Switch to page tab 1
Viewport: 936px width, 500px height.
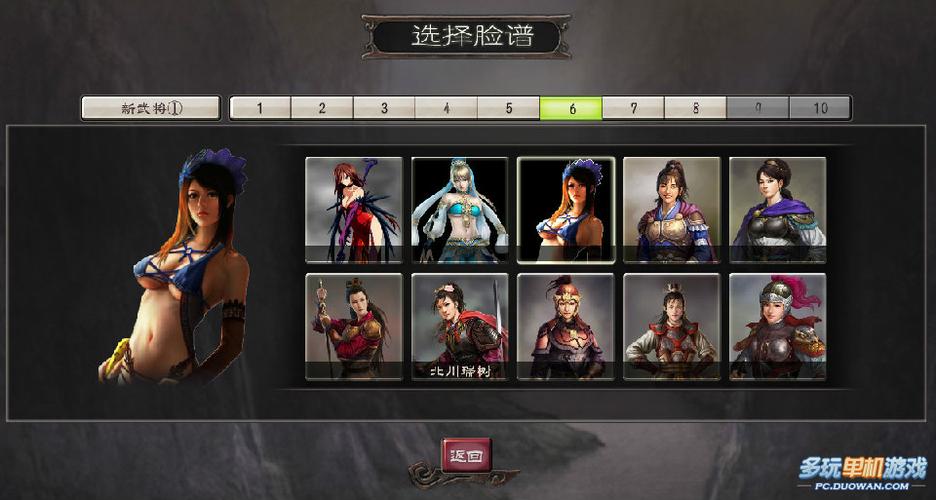(x=260, y=108)
